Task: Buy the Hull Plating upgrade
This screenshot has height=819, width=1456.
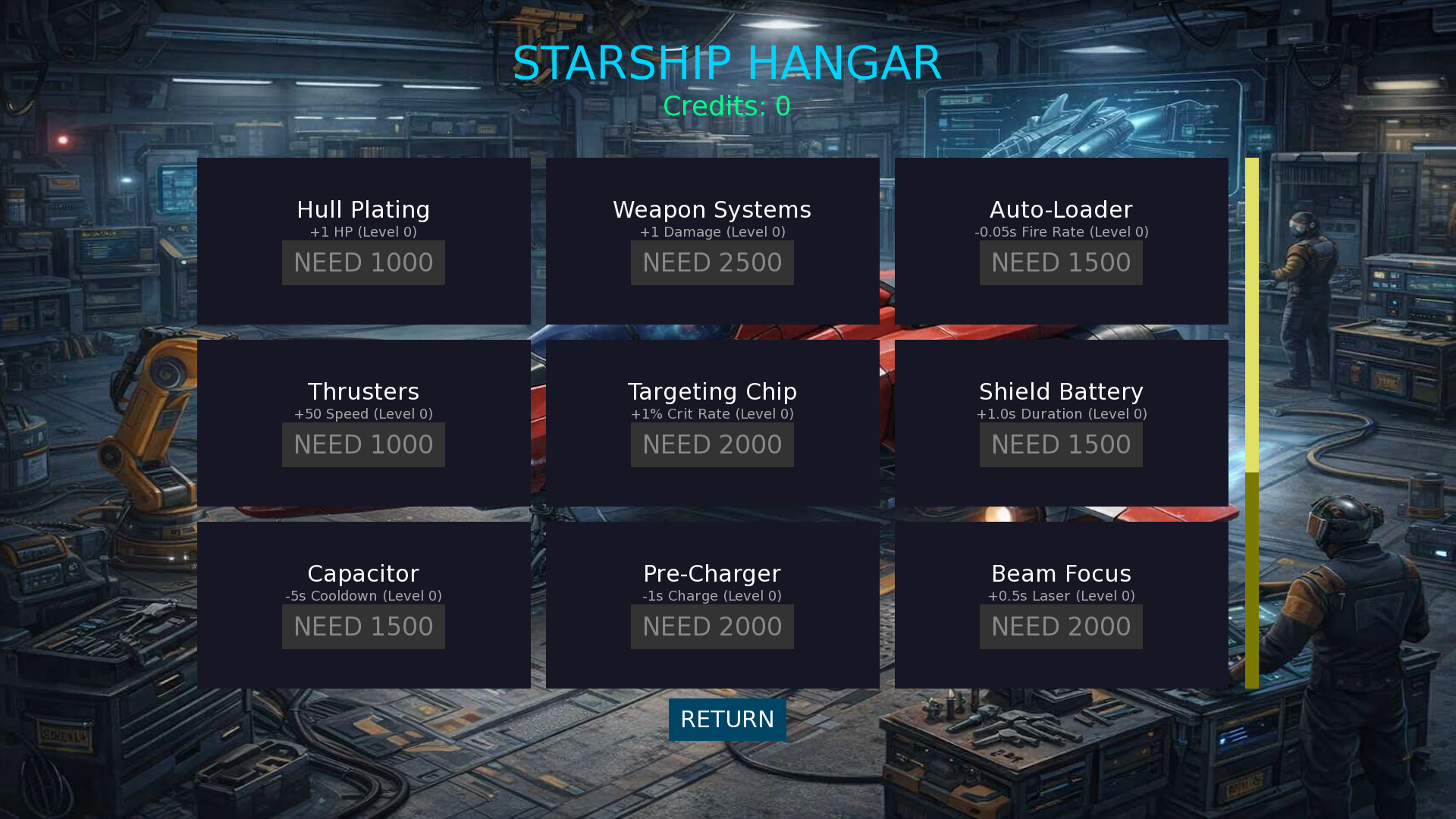Action: [x=363, y=263]
